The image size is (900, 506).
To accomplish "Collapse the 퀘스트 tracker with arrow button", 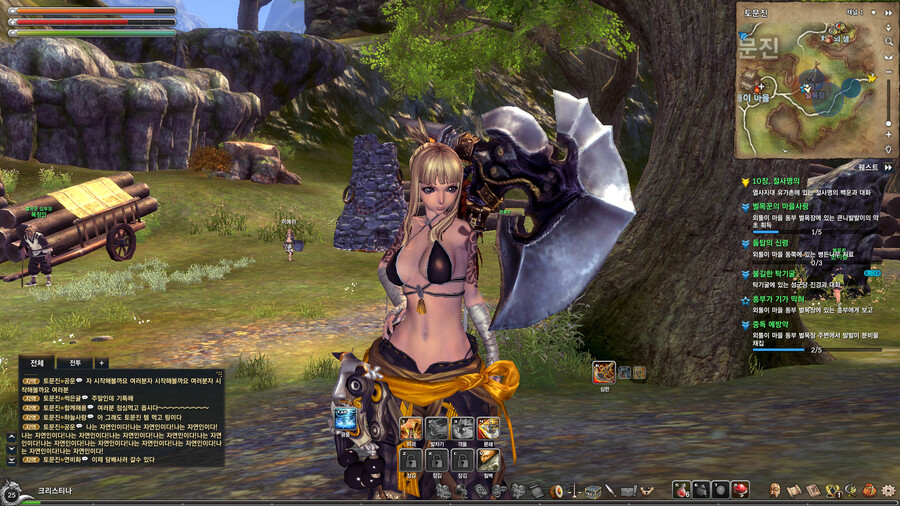I will (887, 167).
